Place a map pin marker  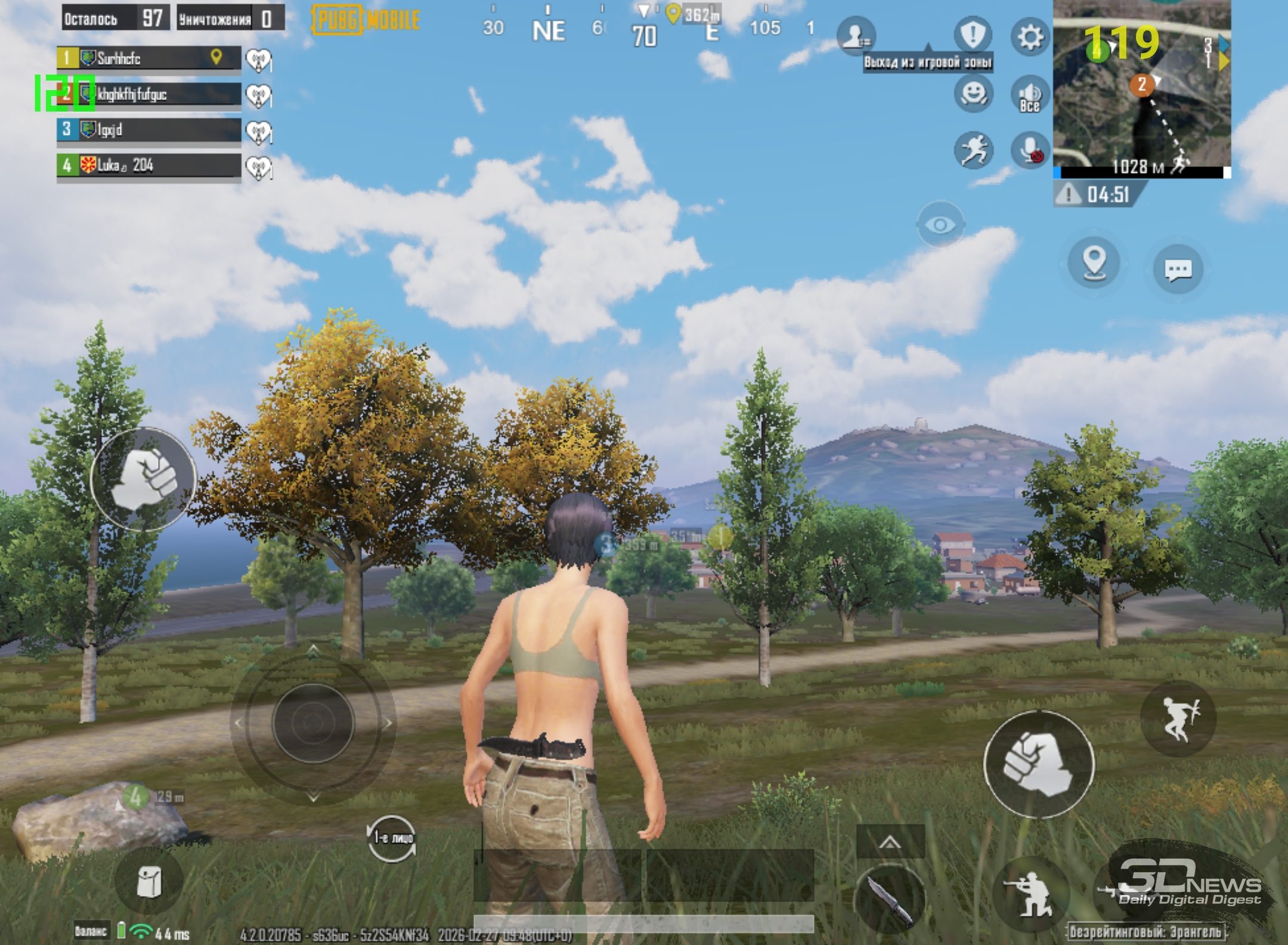[1094, 262]
